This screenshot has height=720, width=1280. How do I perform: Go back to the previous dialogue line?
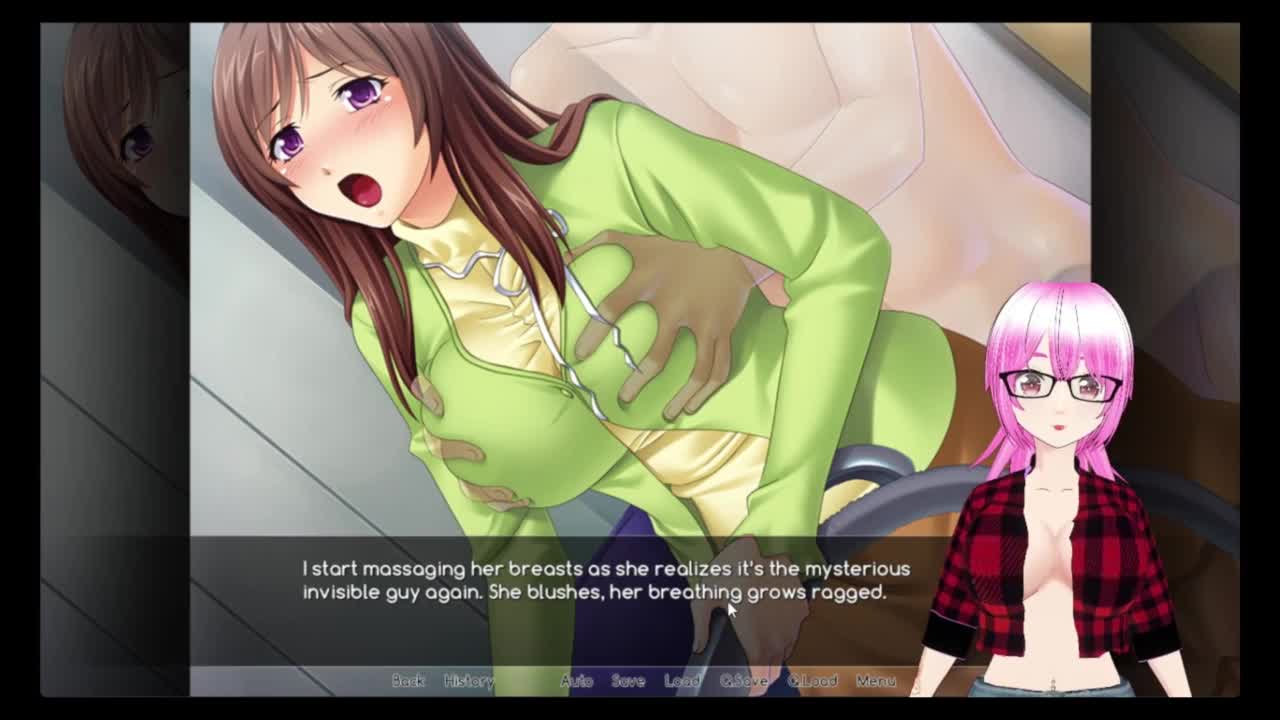408,681
